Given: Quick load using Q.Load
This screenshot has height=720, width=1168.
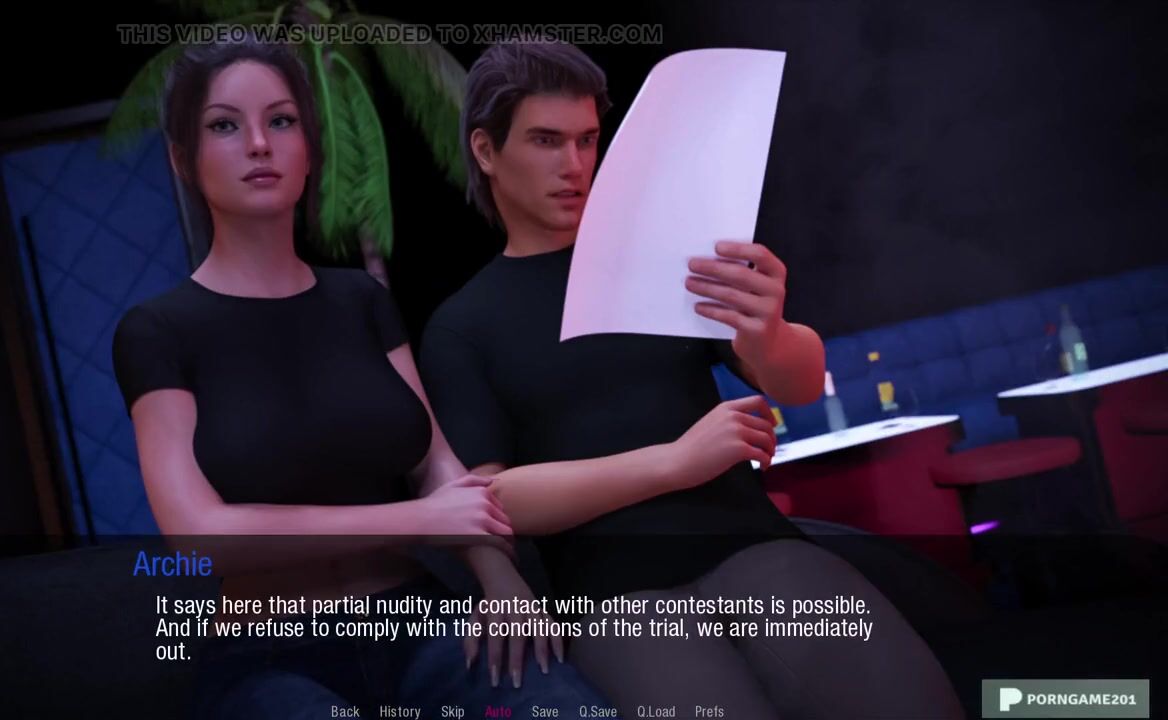Looking at the screenshot, I should 655,711.
